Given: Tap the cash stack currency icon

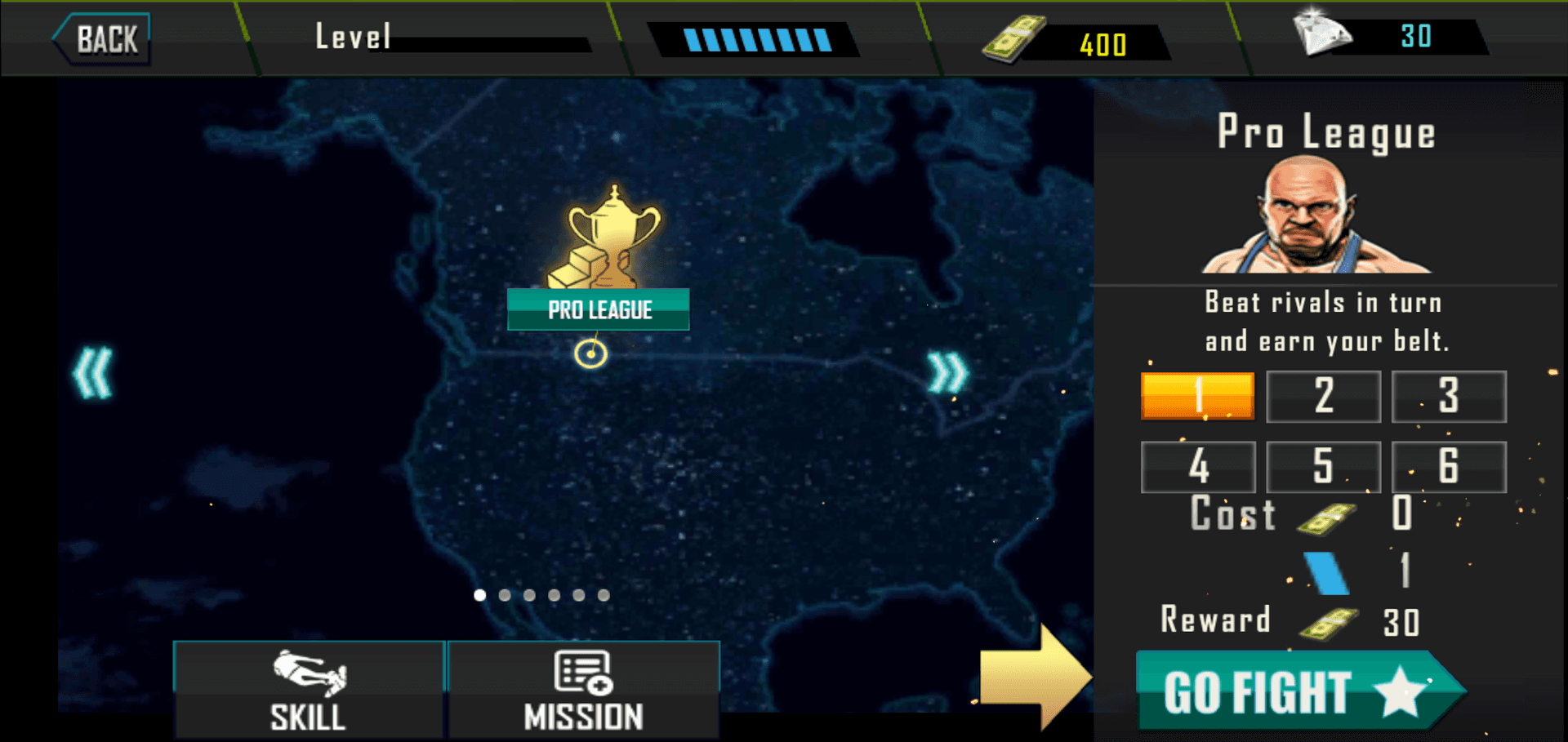Looking at the screenshot, I should click(1013, 39).
